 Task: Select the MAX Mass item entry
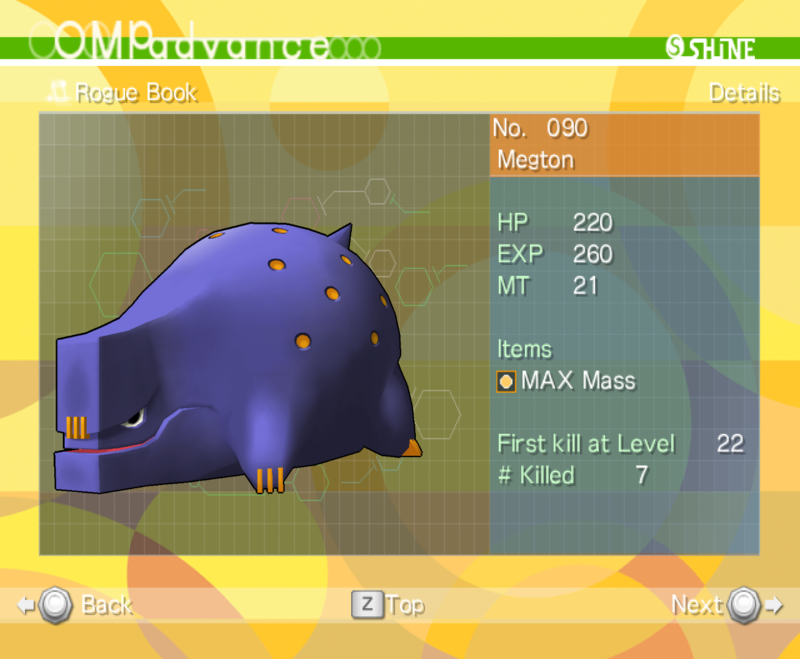[566, 381]
